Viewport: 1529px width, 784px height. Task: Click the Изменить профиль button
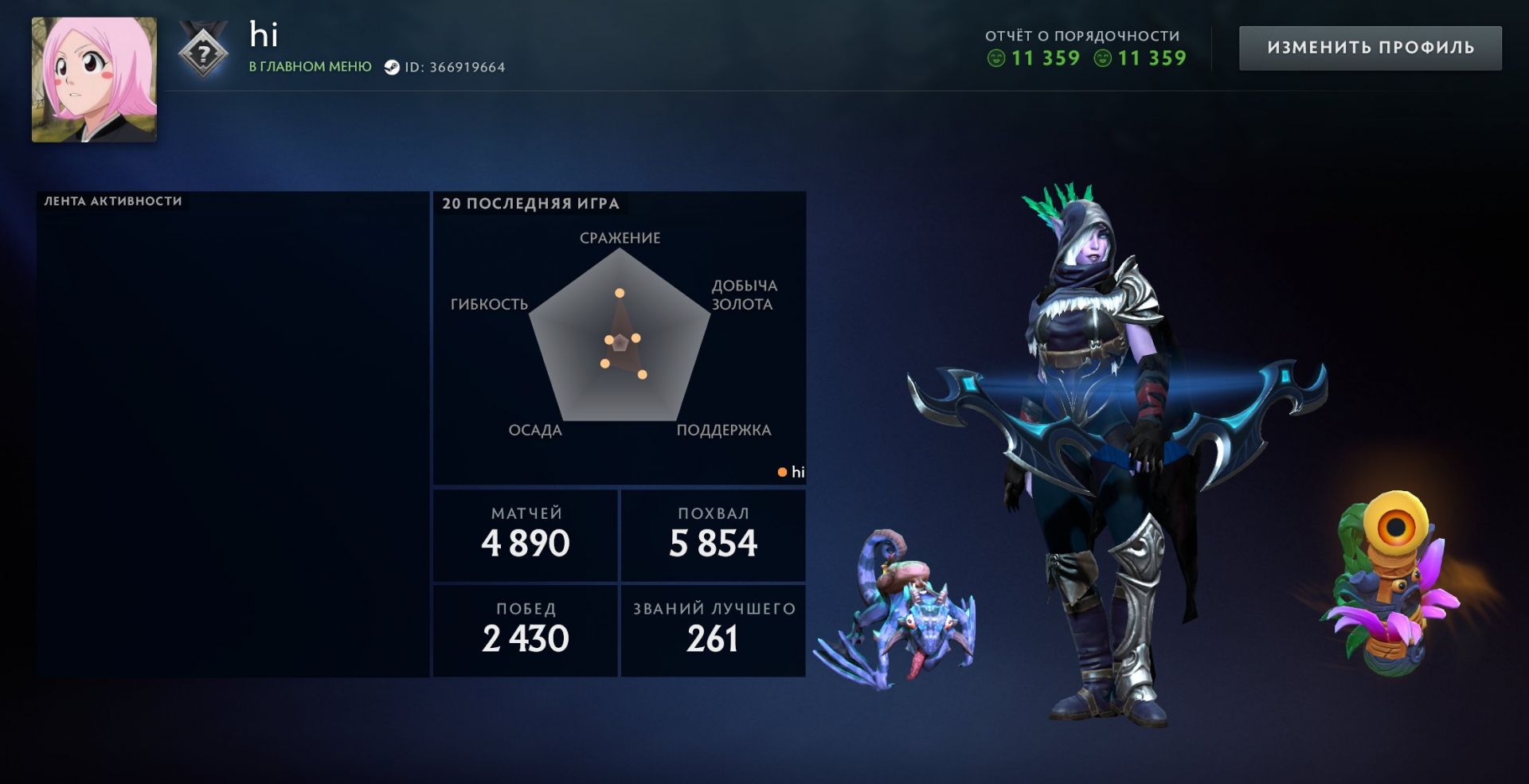pos(1370,48)
